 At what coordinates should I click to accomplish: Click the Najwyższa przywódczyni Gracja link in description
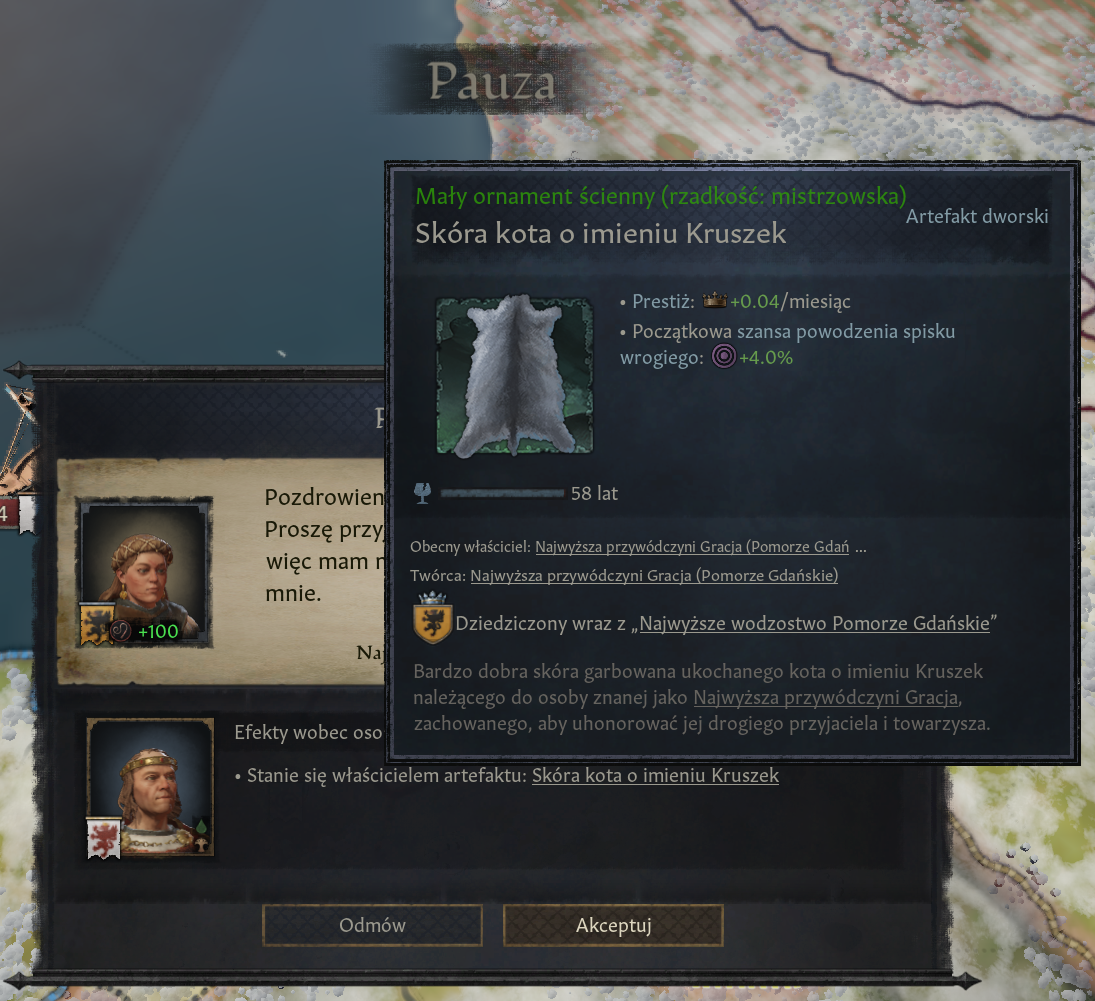click(826, 696)
